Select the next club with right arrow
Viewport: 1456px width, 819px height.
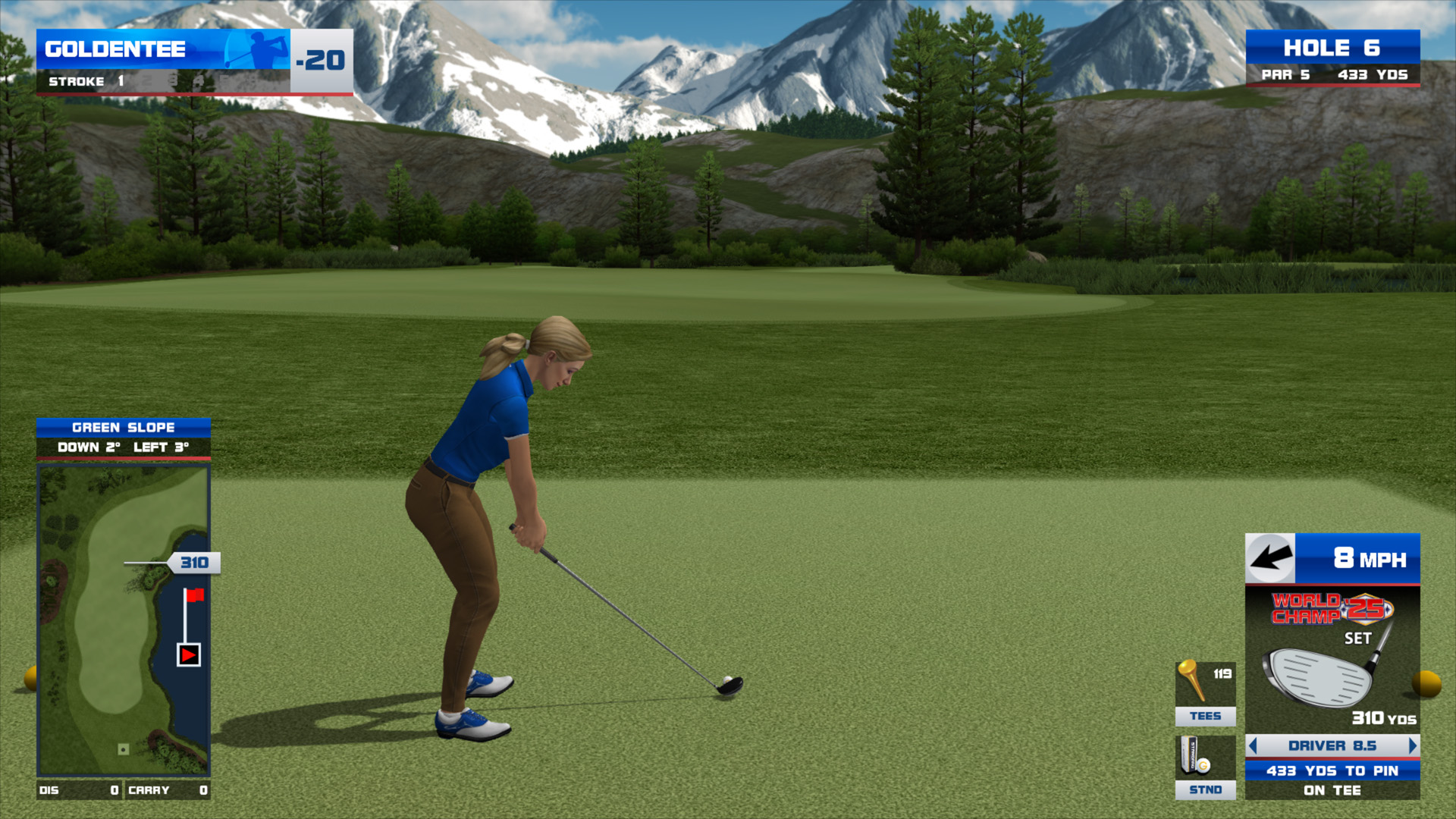click(x=1412, y=746)
